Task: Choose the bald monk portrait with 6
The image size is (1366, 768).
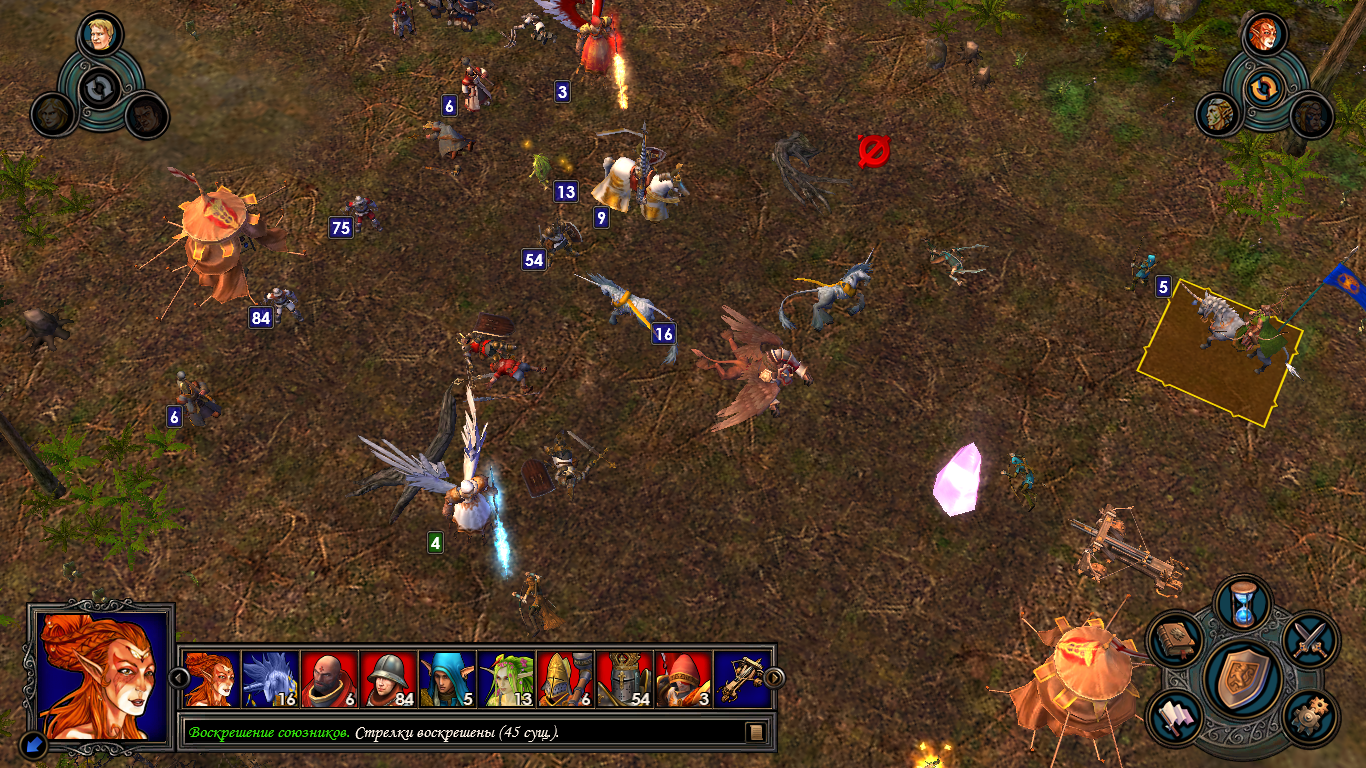Action: [x=329, y=679]
